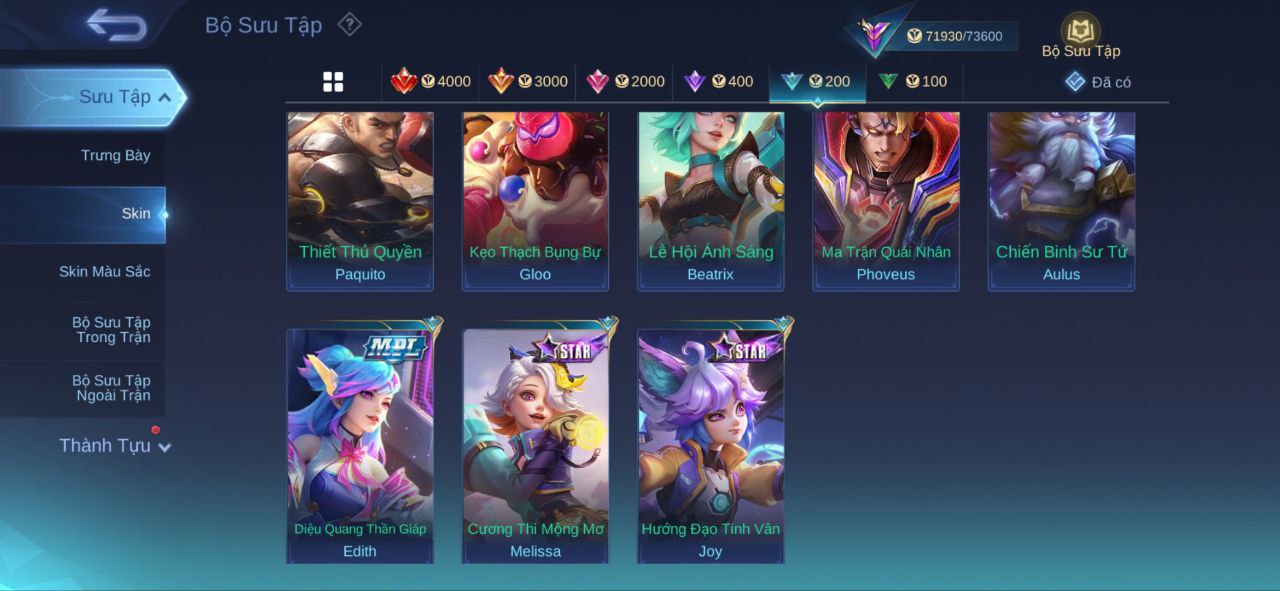Open Skin Màu Sắc in the sidebar
This screenshot has height=591, width=1280.
104,272
